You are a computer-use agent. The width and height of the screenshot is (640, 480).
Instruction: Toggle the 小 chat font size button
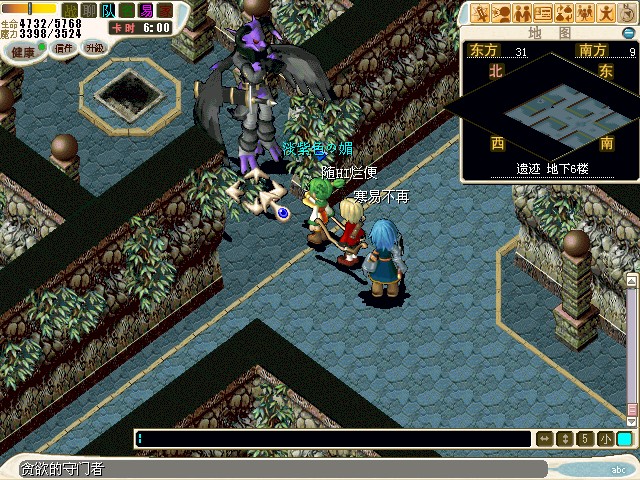pos(606,439)
